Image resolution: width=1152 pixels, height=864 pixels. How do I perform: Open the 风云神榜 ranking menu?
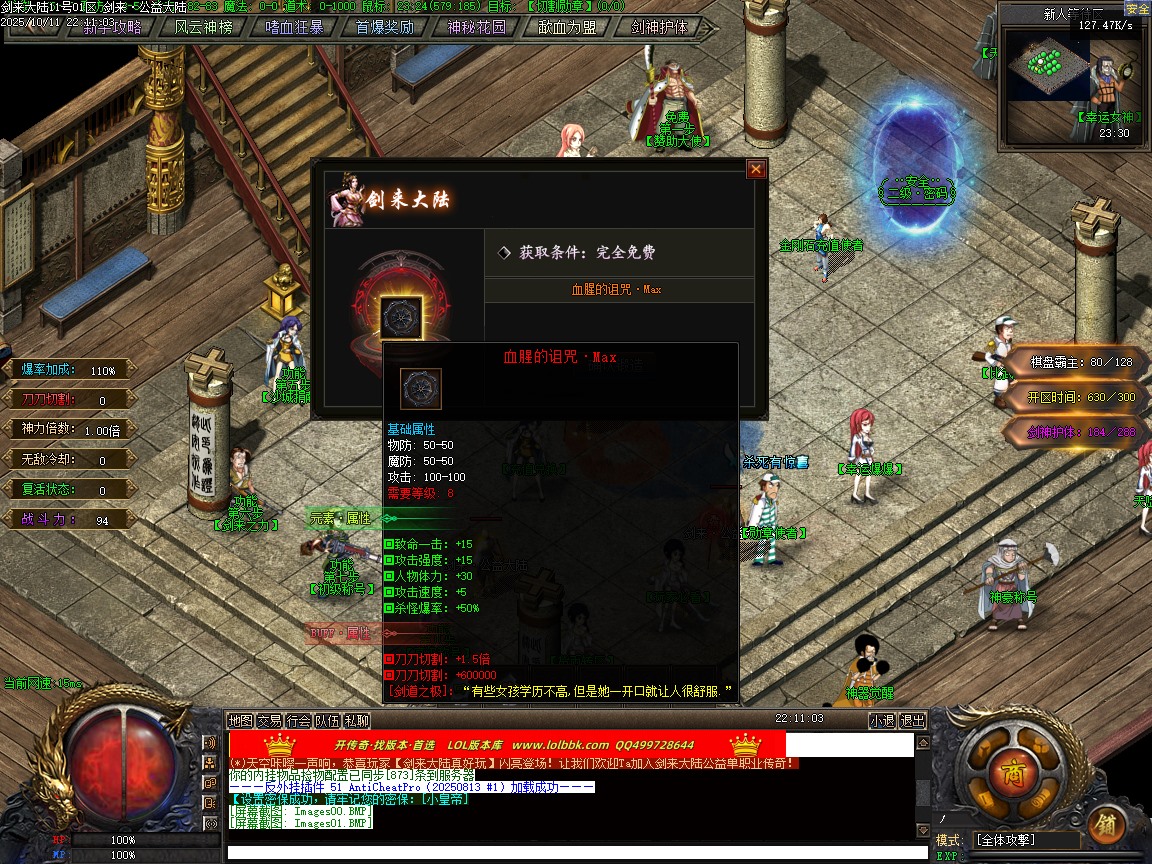203,28
